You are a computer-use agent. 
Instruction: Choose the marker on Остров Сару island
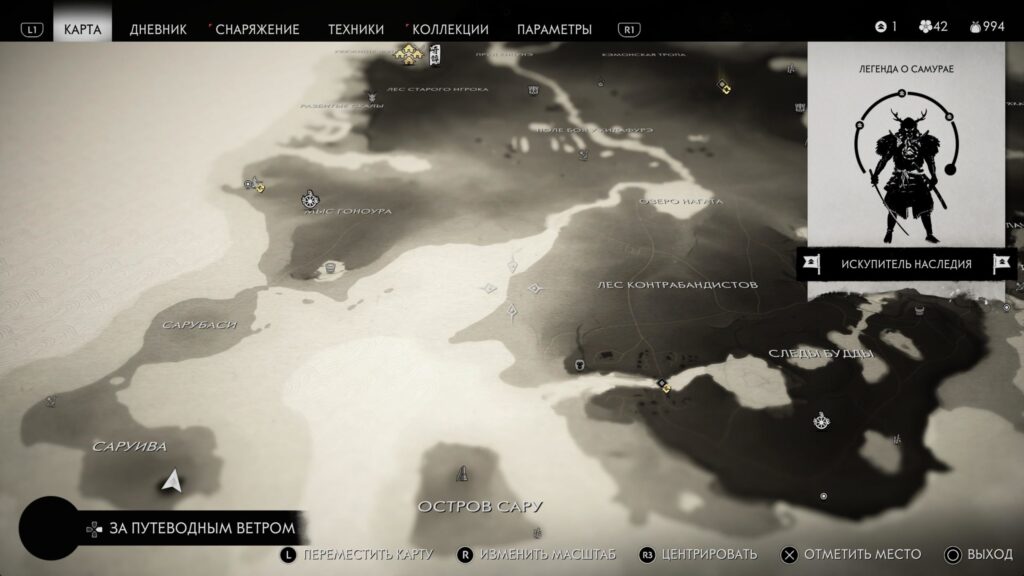[462, 472]
